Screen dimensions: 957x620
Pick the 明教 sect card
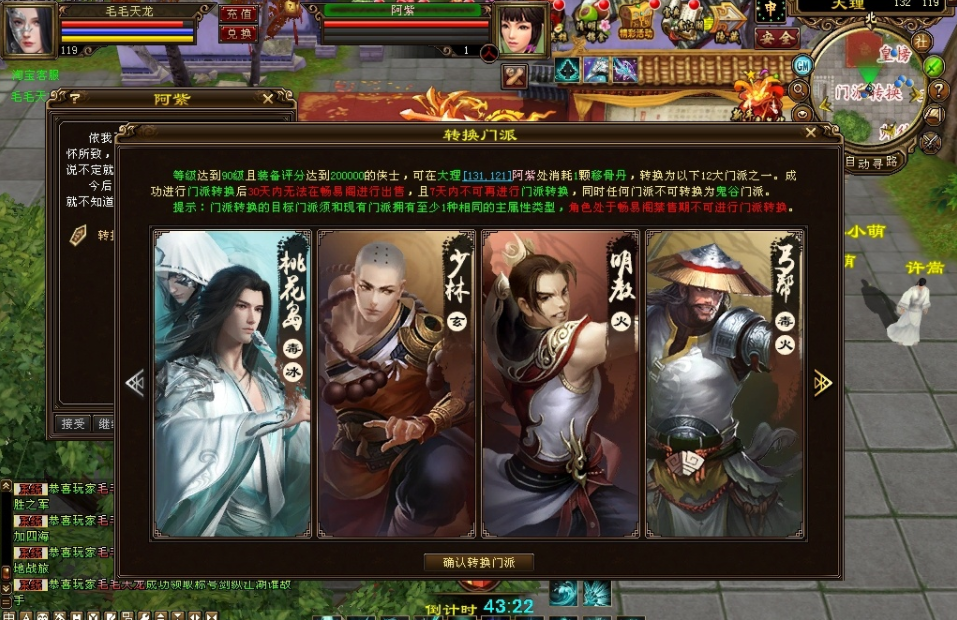pyautogui.click(x=560, y=383)
